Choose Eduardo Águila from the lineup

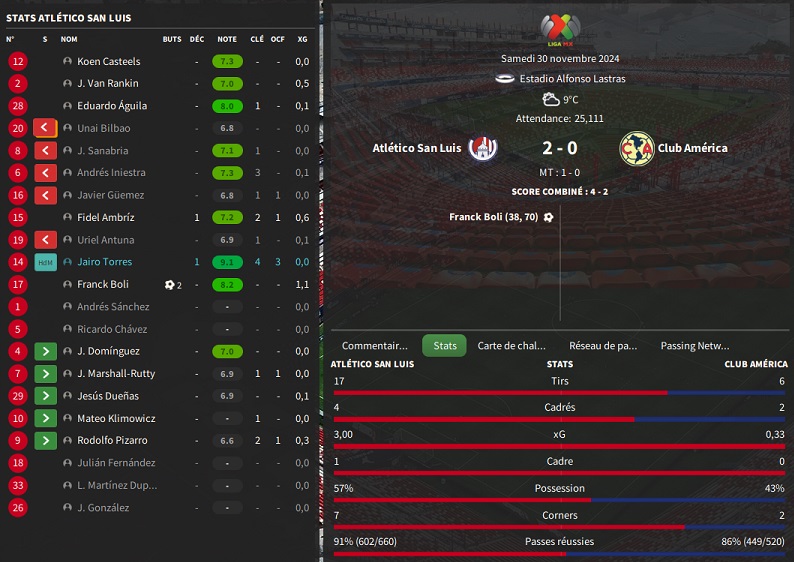pyautogui.click(x=112, y=106)
